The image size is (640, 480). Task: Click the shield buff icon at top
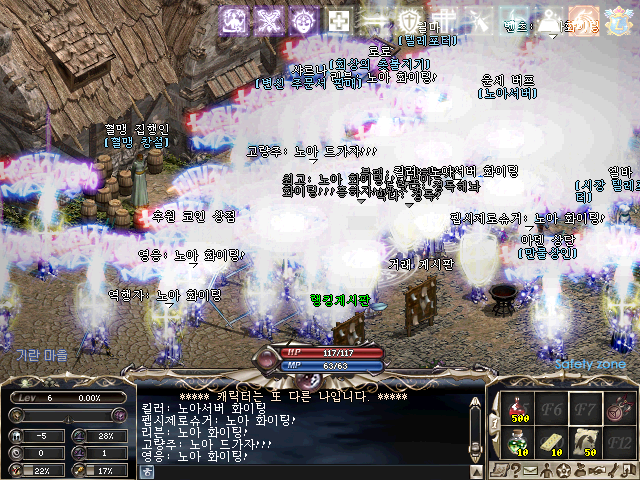click(410, 20)
